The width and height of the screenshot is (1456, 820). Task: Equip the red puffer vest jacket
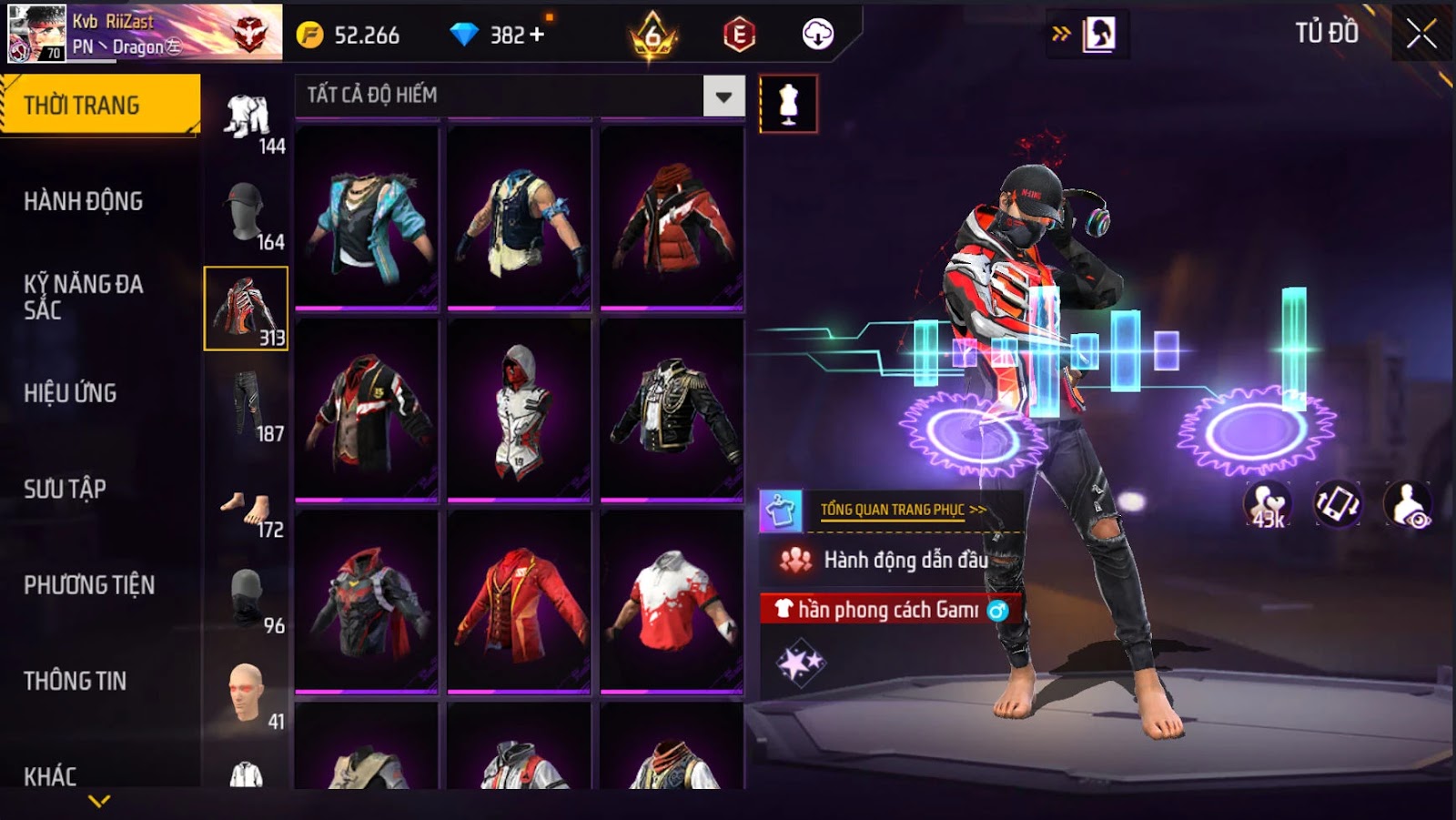(672, 217)
